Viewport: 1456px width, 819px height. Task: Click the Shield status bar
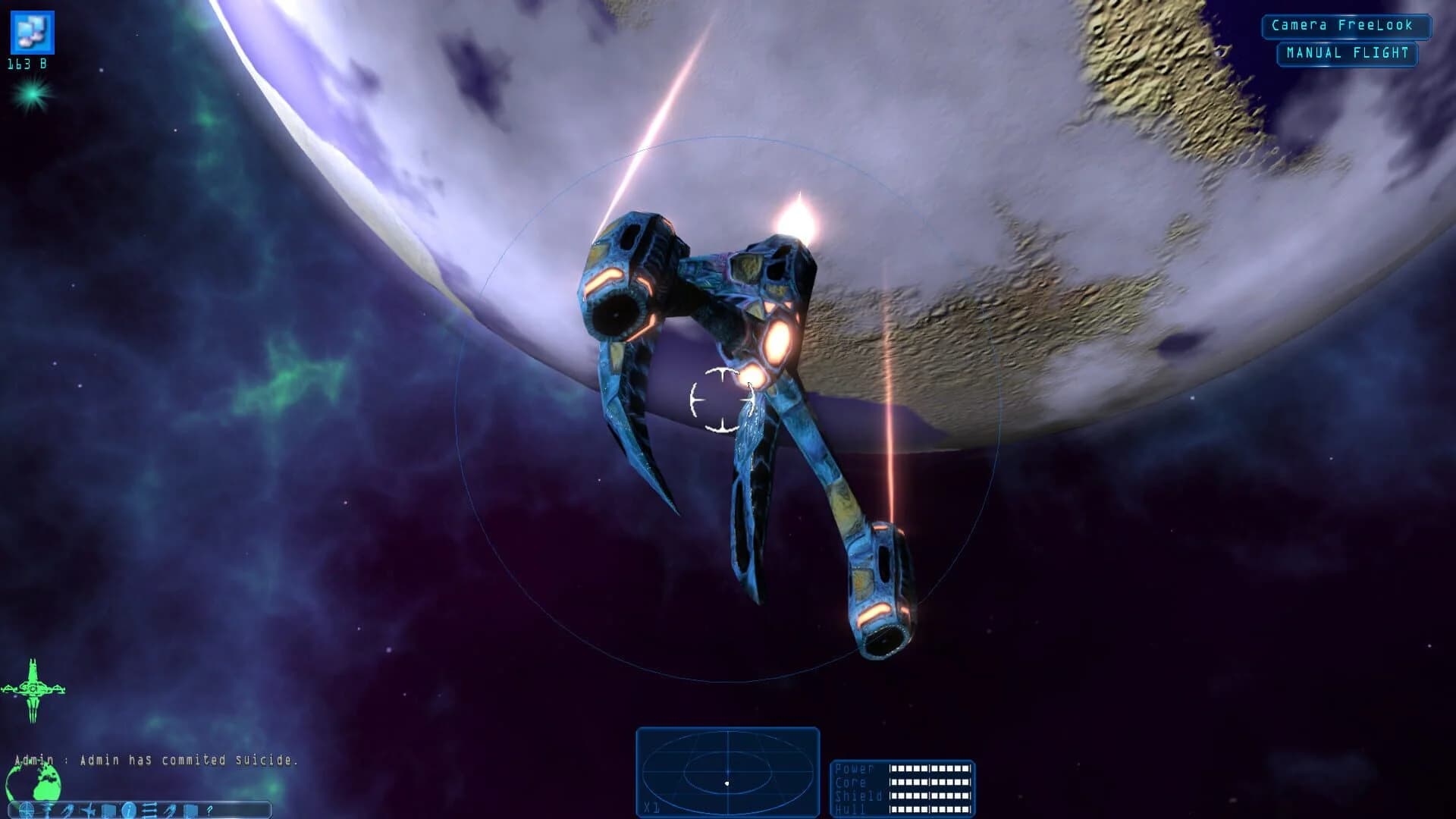[x=933, y=797]
